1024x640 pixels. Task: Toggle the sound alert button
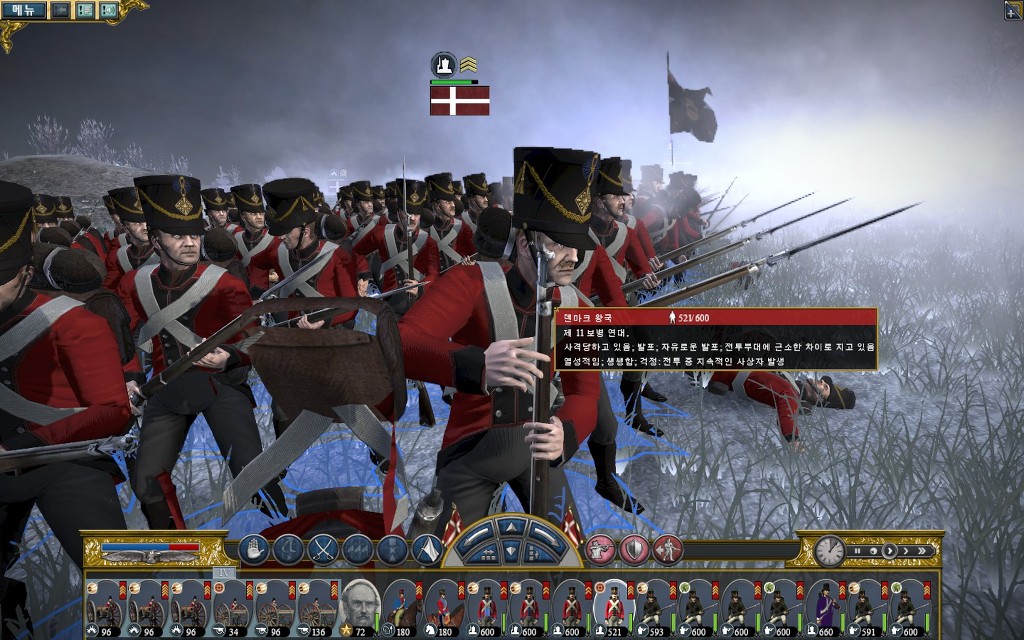(108, 10)
